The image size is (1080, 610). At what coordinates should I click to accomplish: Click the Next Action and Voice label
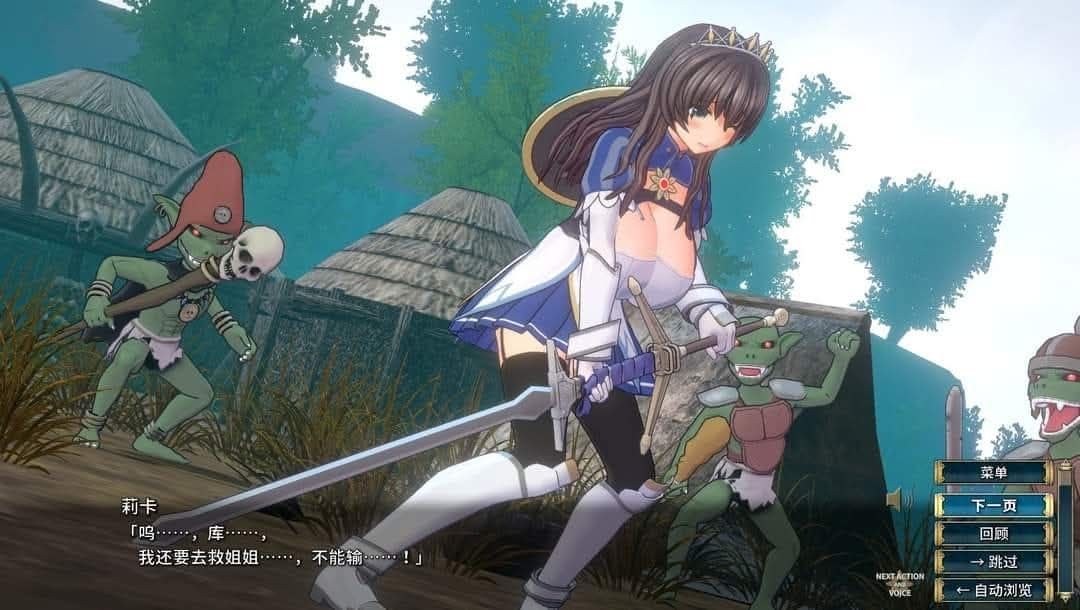click(x=900, y=583)
